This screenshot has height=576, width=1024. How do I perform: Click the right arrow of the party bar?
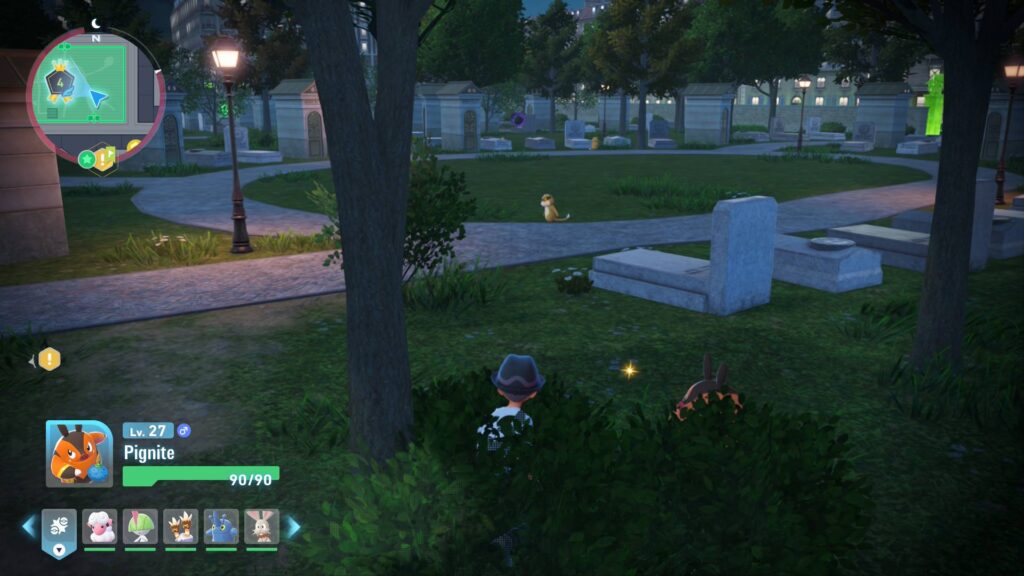[293, 526]
